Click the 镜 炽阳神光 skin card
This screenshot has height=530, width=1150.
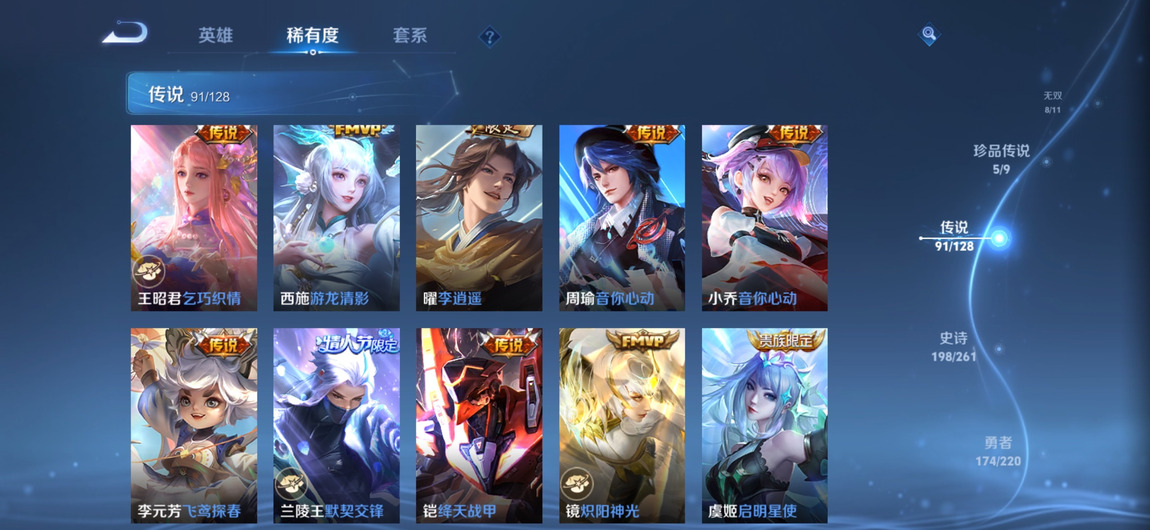(x=622, y=425)
